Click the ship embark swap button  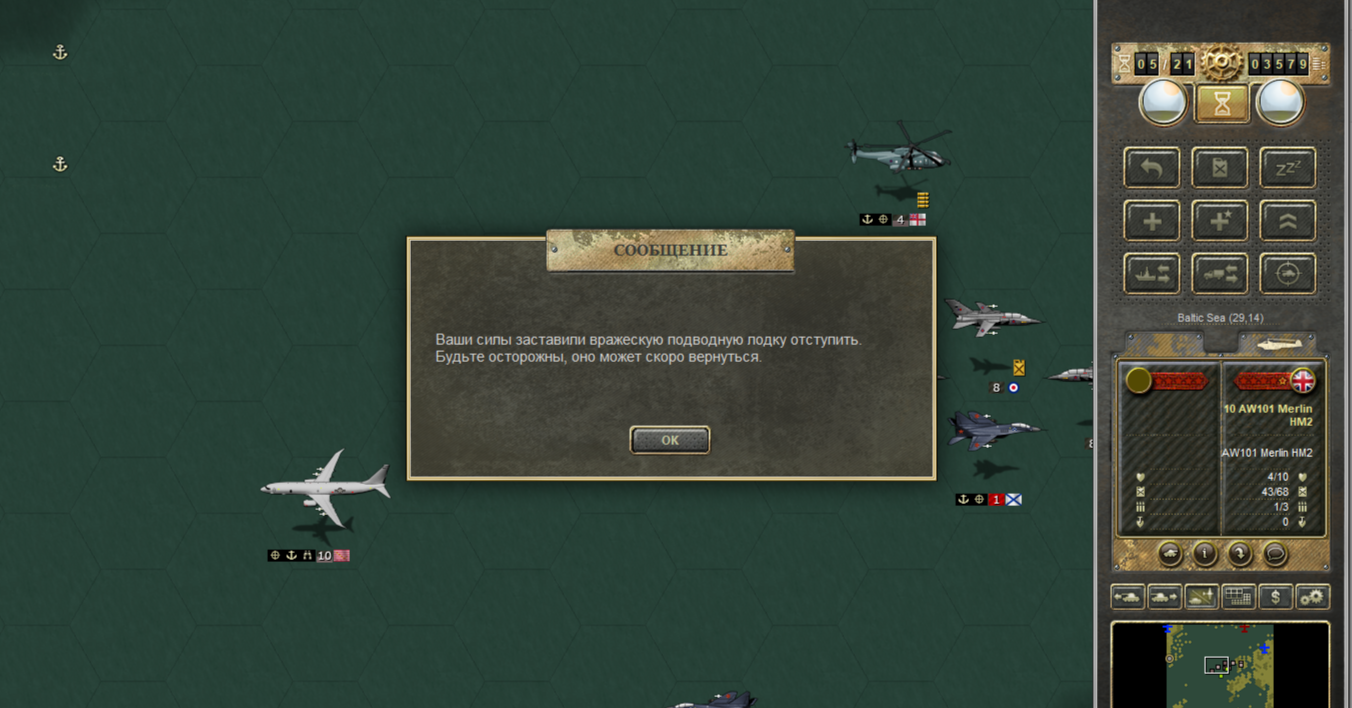[x=1152, y=274]
